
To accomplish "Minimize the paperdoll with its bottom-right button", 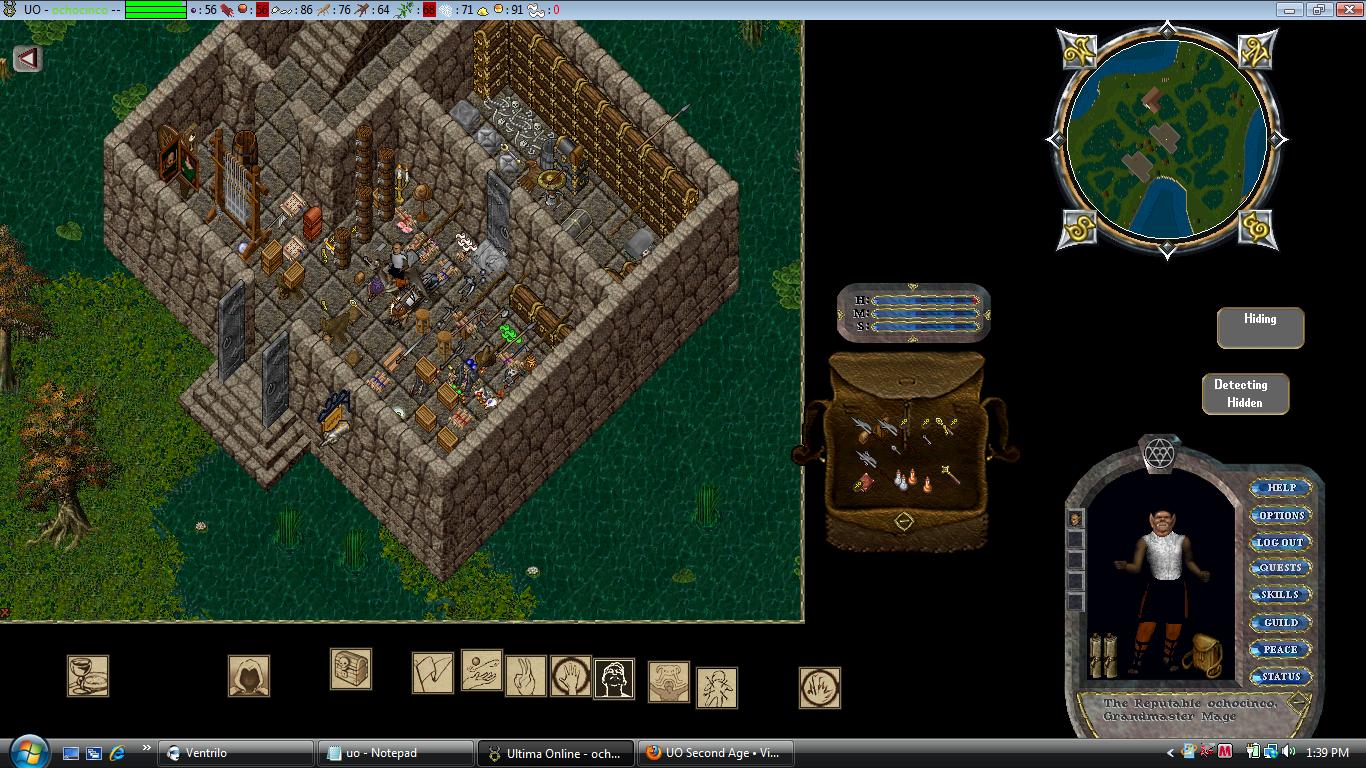I will [1297, 702].
